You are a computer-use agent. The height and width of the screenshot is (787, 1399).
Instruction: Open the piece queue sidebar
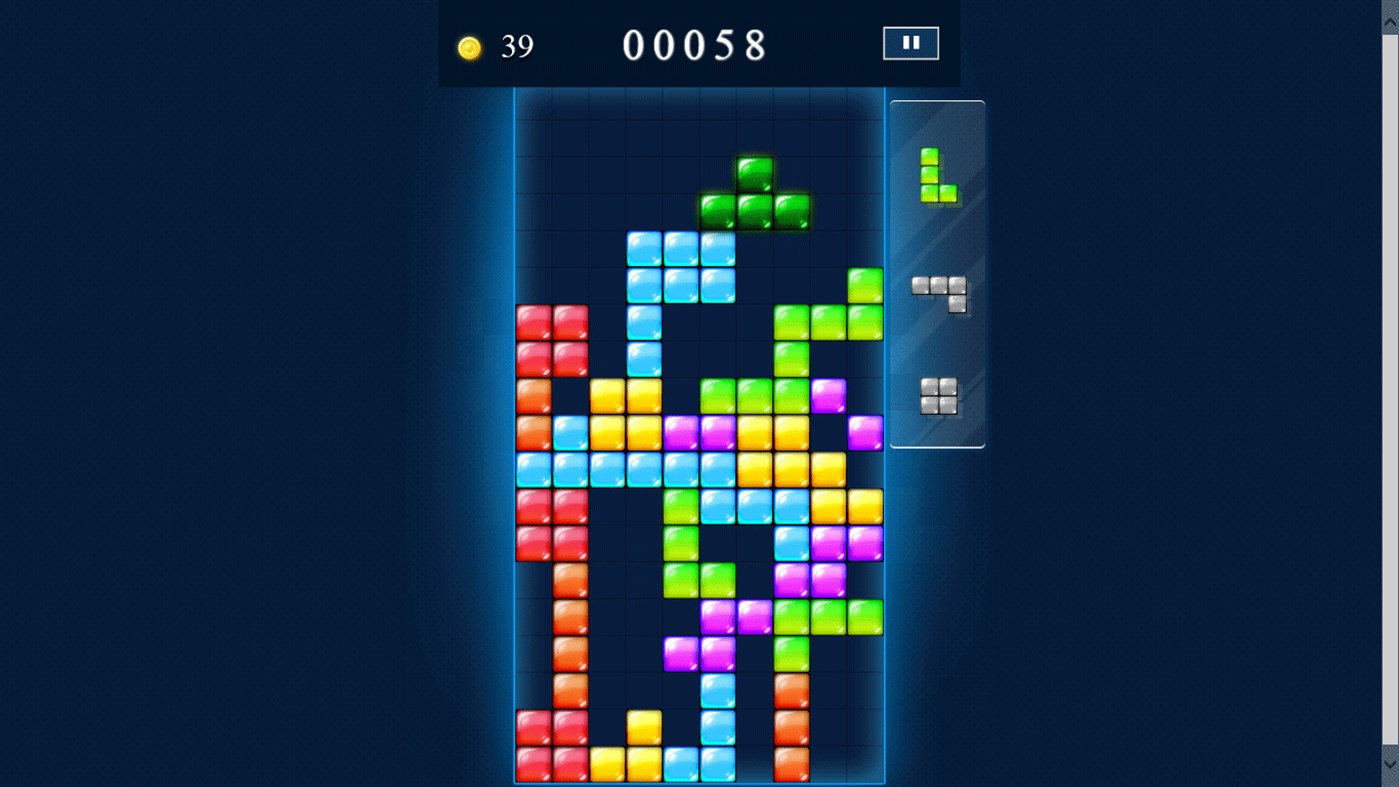tap(936, 273)
